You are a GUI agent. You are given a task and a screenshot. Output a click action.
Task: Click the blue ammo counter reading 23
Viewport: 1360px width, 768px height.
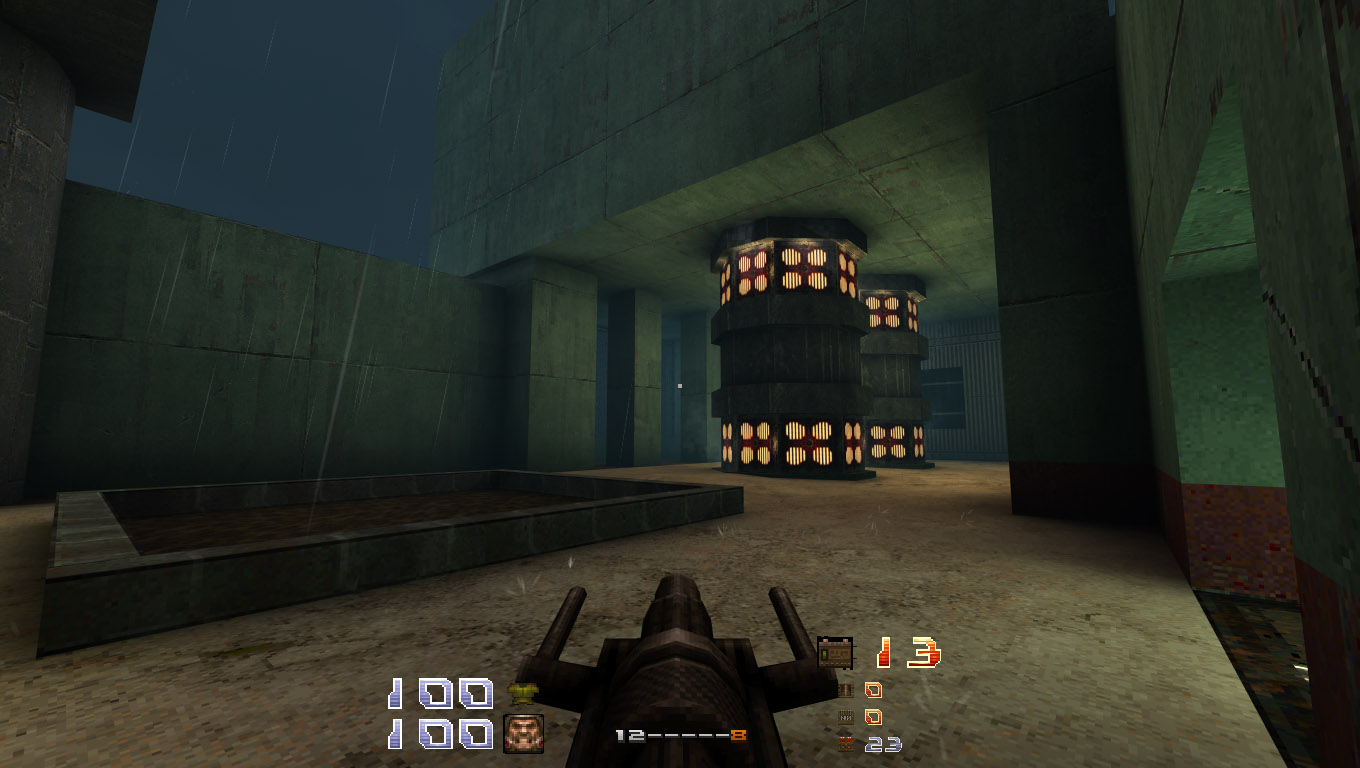coord(883,743)
